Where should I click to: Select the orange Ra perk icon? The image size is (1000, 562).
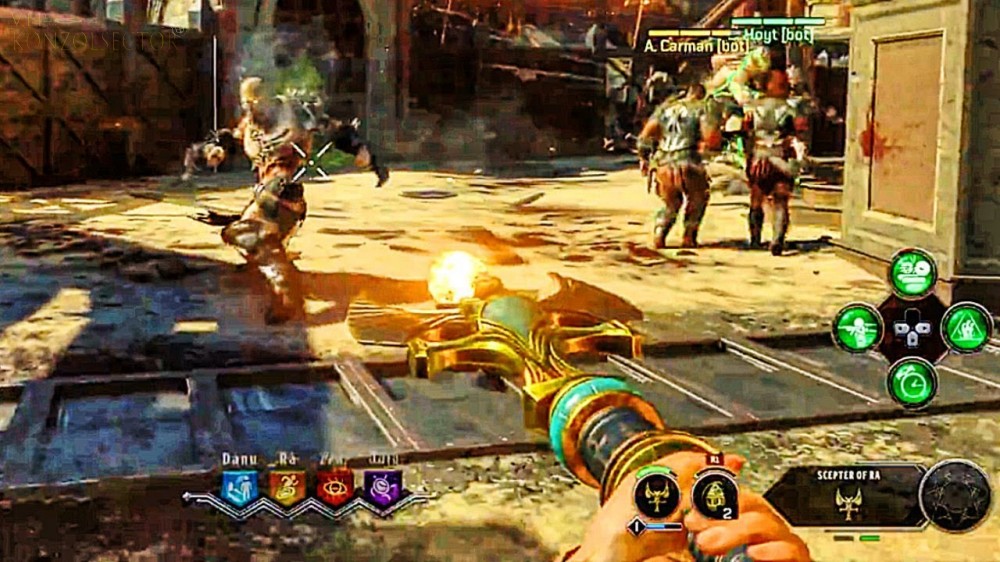click(286, 487)
